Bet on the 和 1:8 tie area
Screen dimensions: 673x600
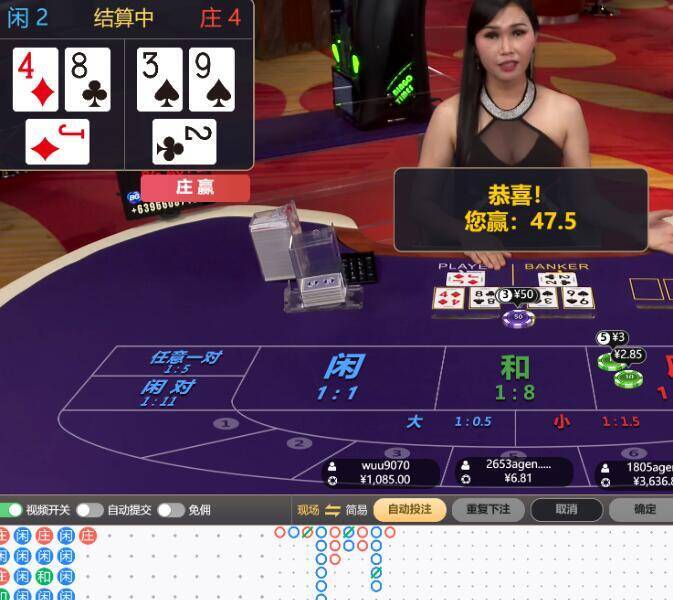coord(515,378)
